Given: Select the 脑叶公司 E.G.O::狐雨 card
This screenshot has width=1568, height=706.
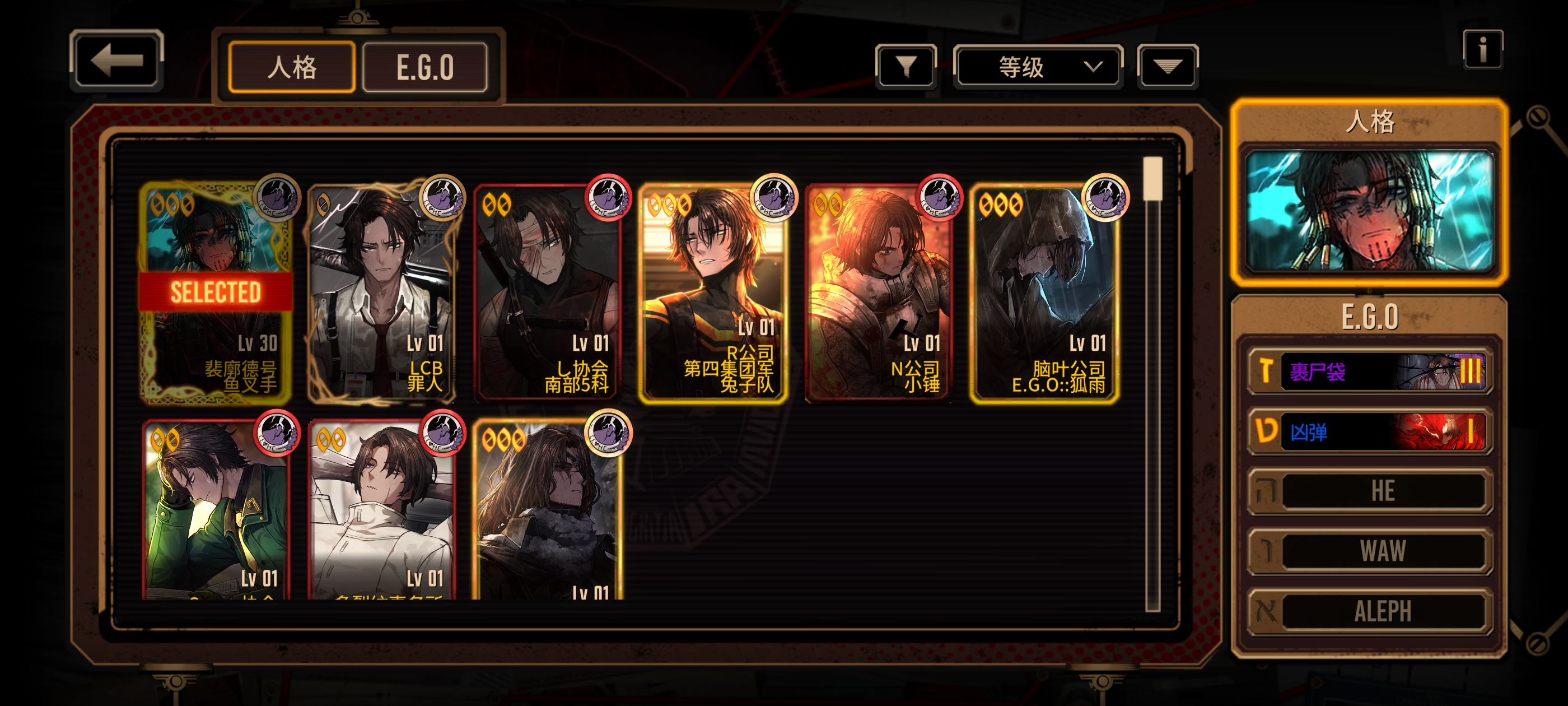Looking at the screenshot, I should [1044, 292].
